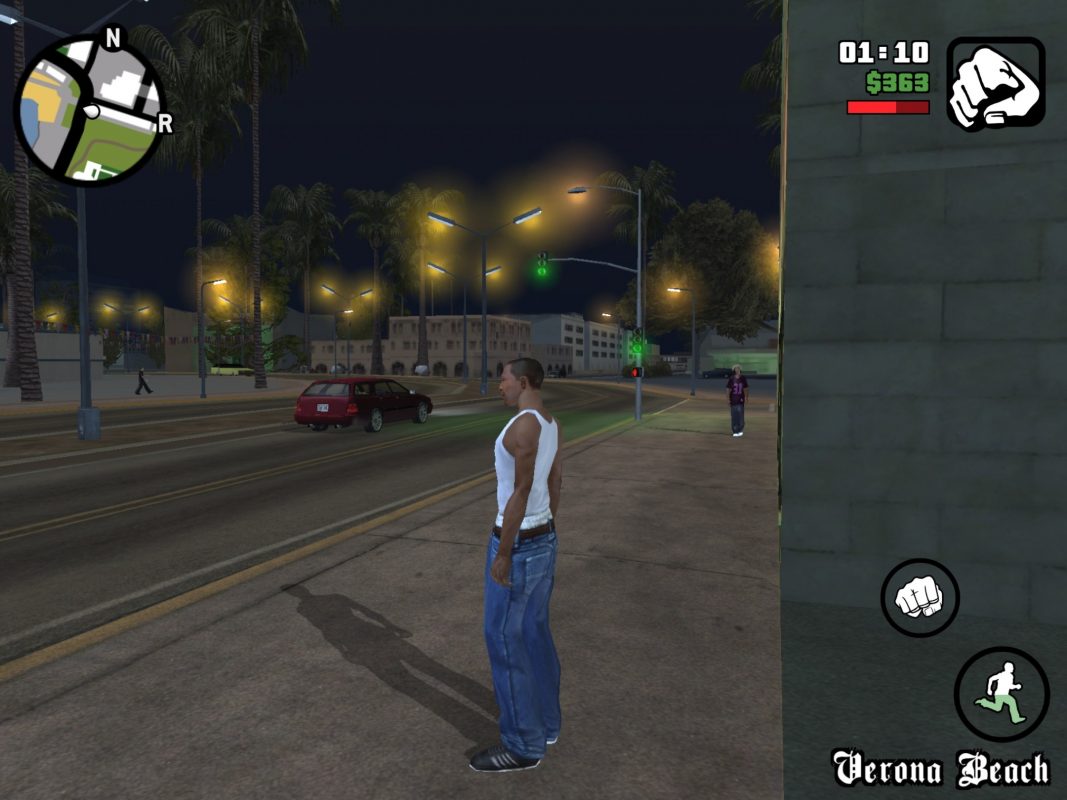
Task: Tap the fist weapon icon
Action: click(995, 83)
